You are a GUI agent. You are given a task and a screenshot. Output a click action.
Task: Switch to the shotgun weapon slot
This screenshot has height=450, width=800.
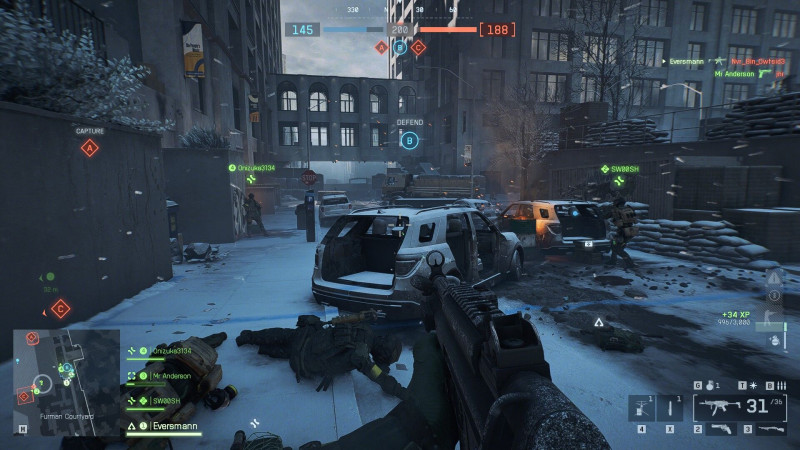pyautogui.click(x=768, y=430)
